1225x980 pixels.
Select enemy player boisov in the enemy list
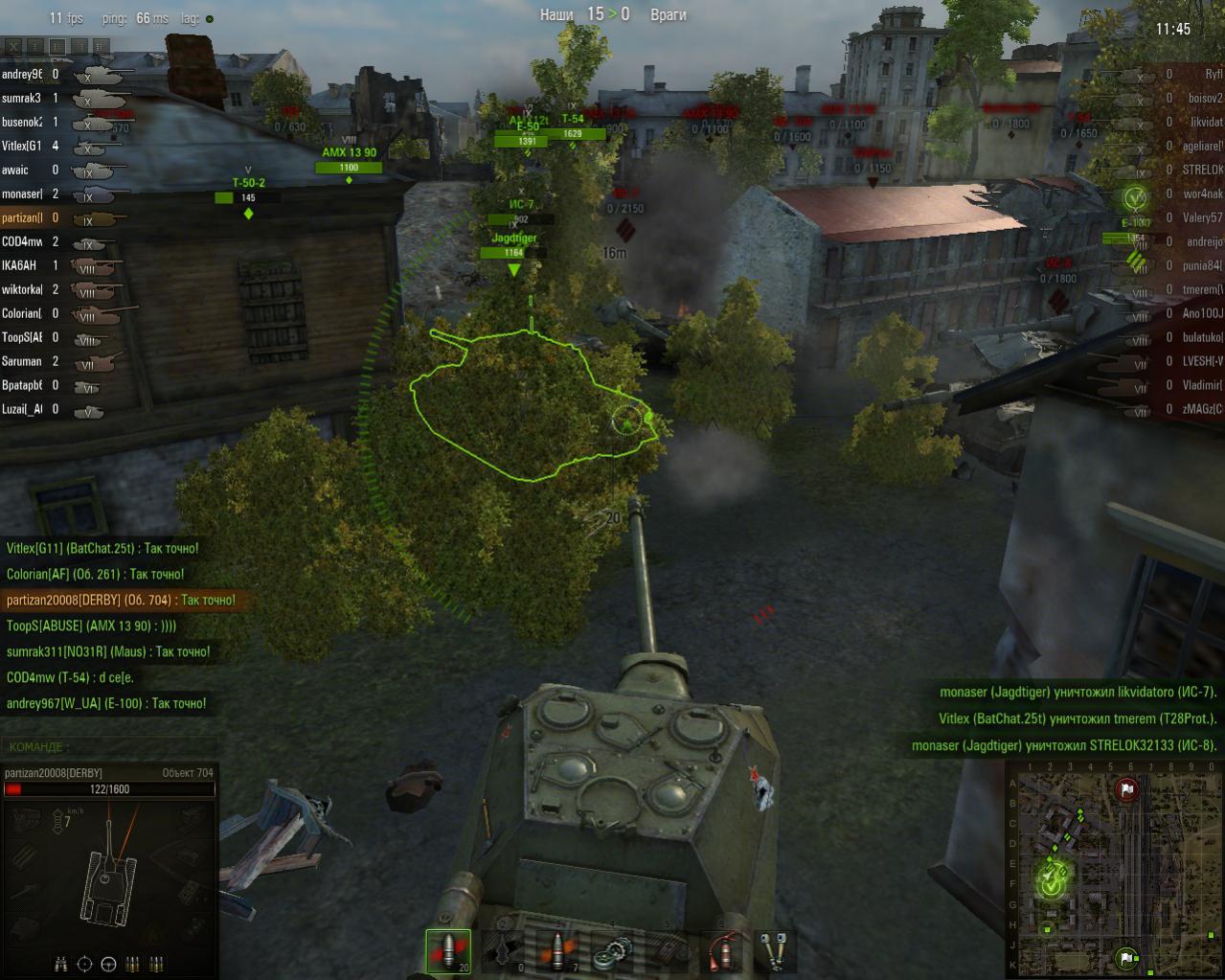coord(1204,98)
